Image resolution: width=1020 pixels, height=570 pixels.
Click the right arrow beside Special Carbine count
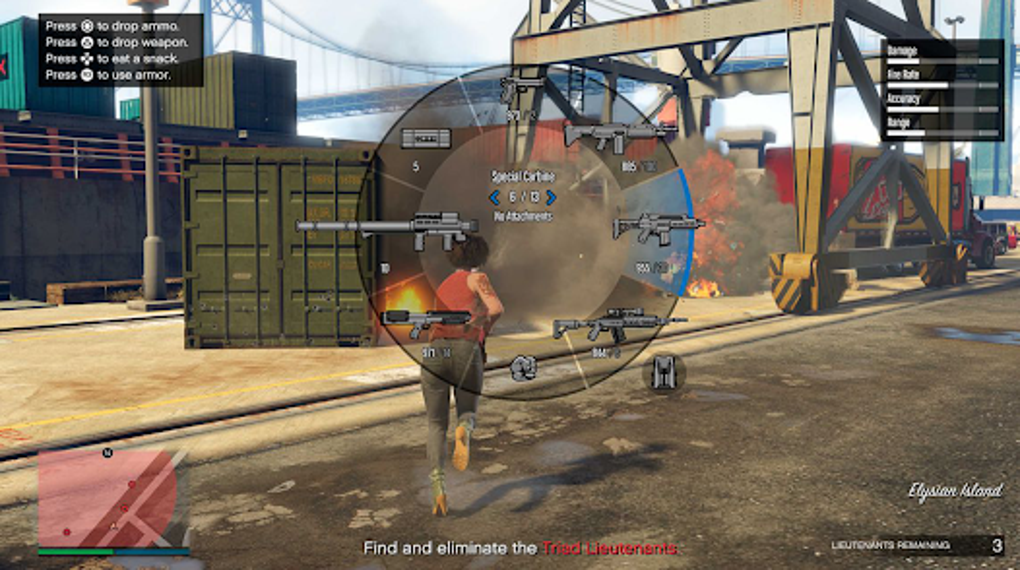pos(551,197)
